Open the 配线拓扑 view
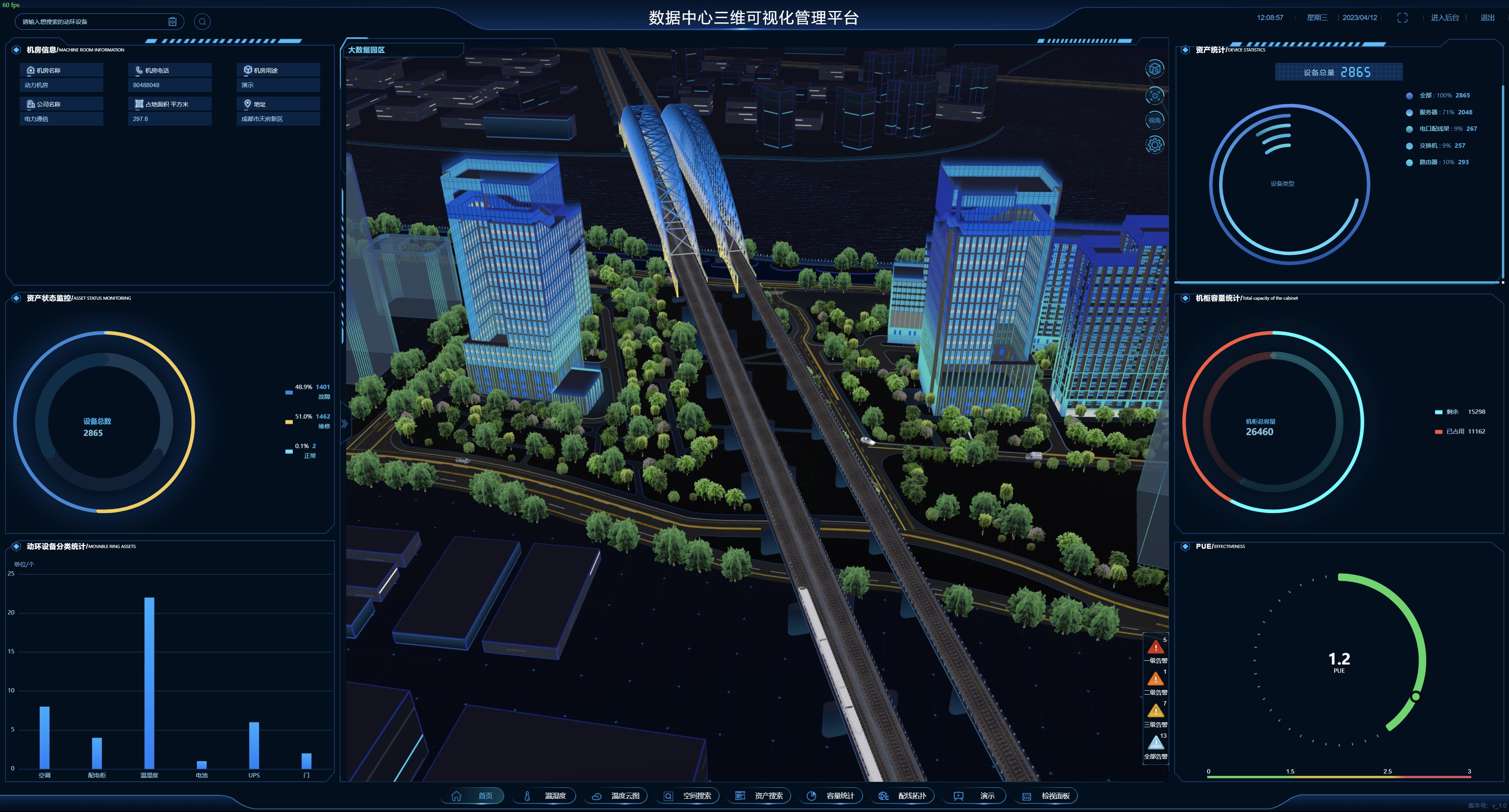This screenshot has height=812, width=1509. click(904, 796)
